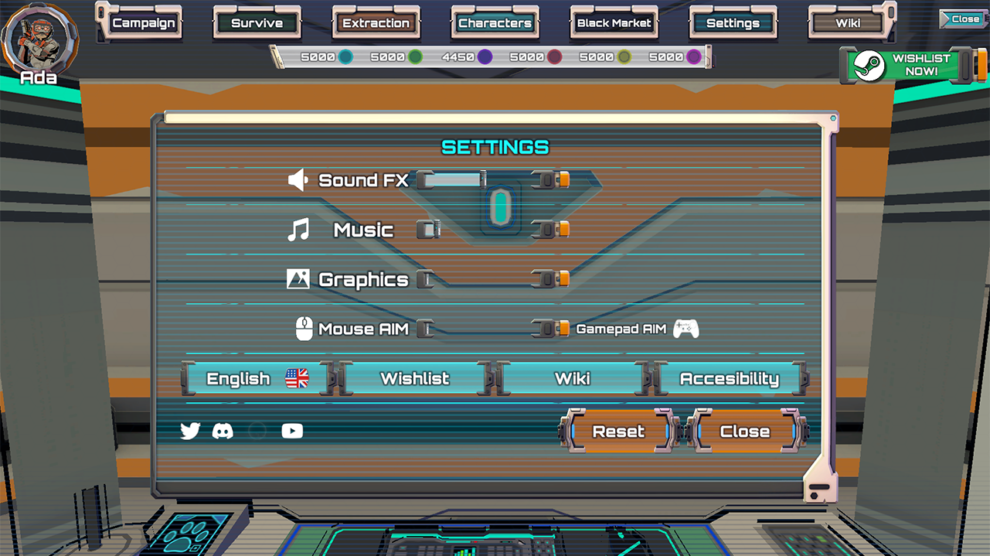Reset settings to default
The width and height of the screenshot is (990, 556).
tap(618, 432)
